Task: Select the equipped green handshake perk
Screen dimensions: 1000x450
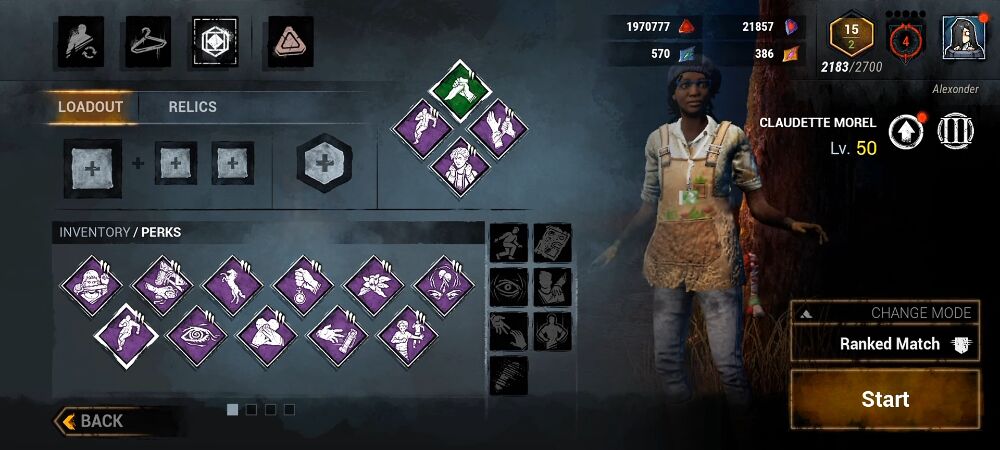Action: (459, 92)
